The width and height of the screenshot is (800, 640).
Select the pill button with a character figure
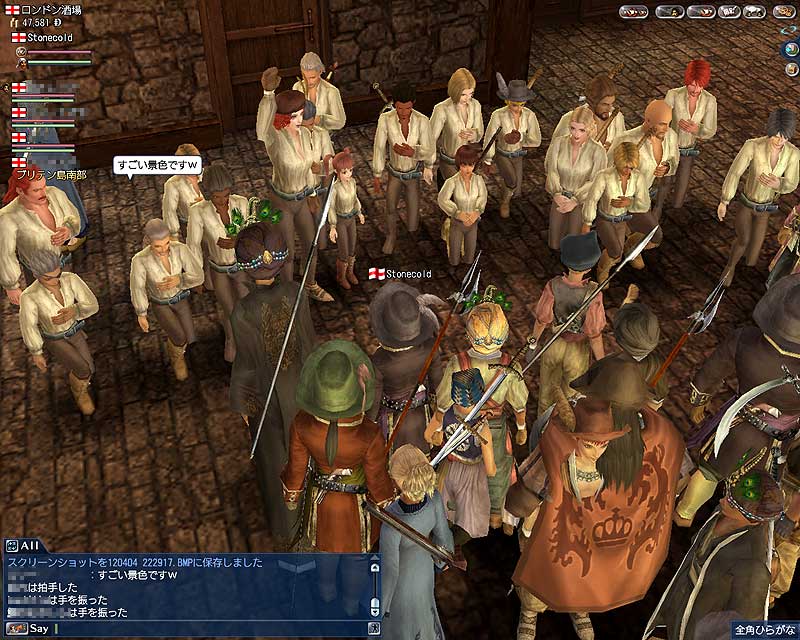[x=671, y=12]
